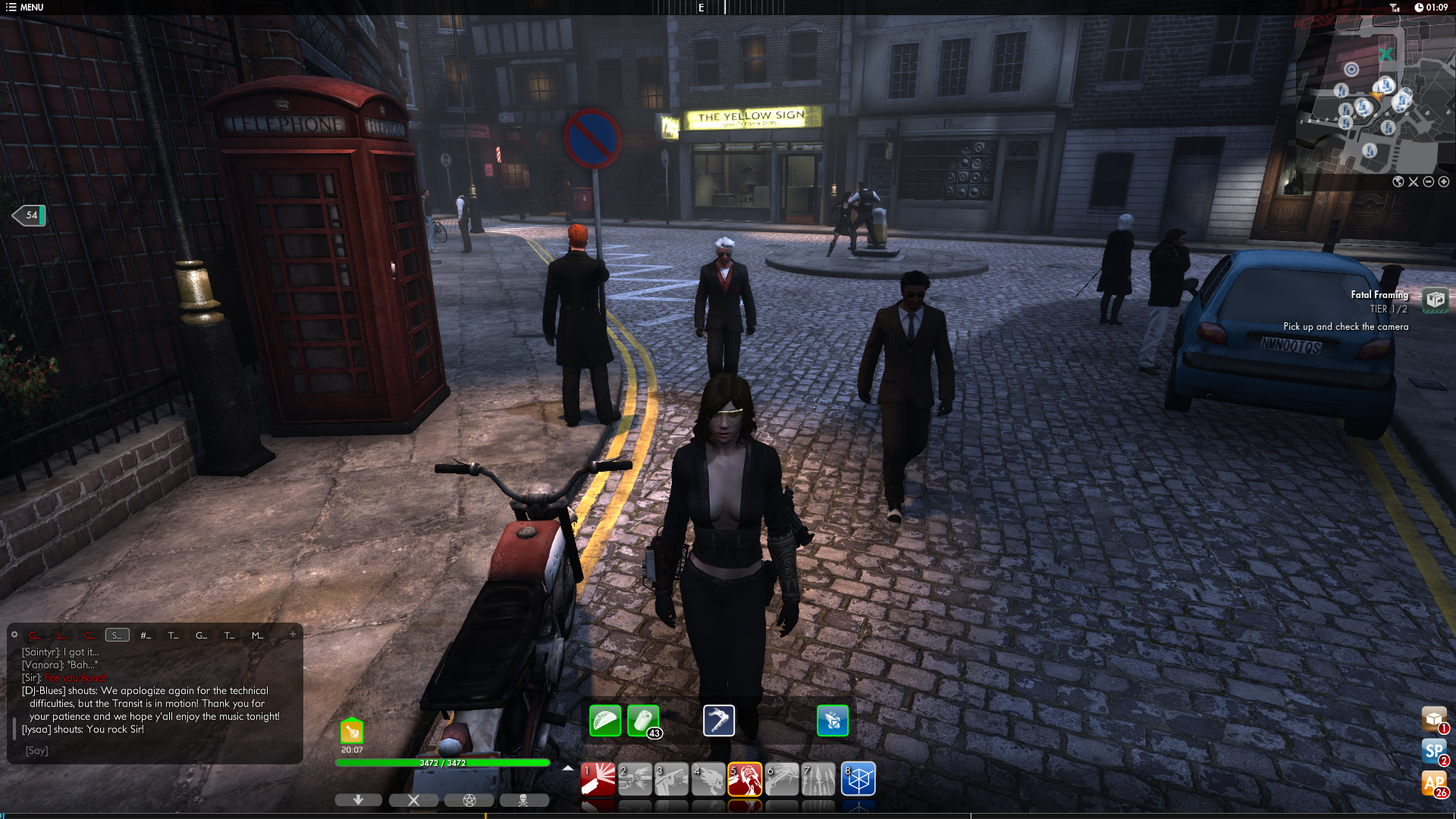Trigger the blue cube ability in slot 8

[858, 779]
